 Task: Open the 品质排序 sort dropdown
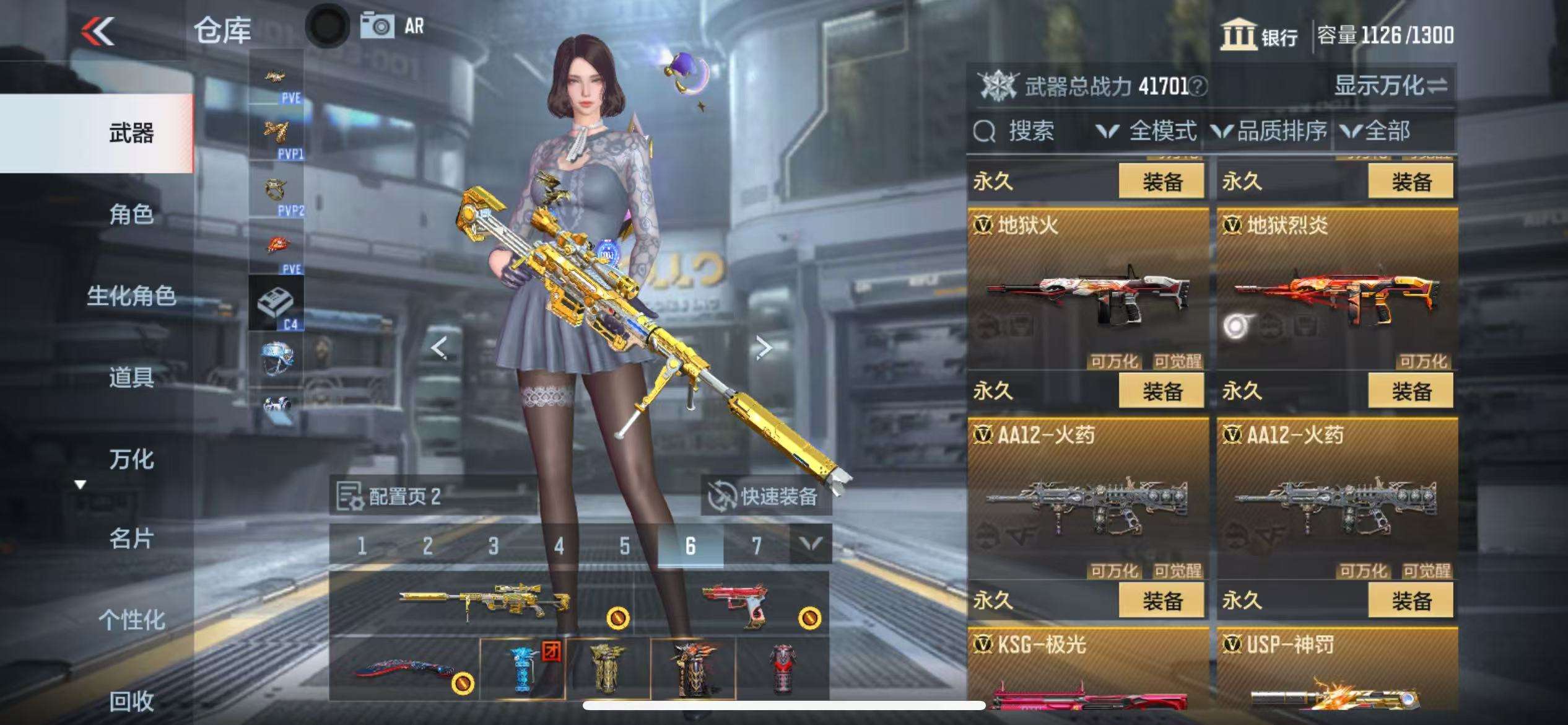[x=1269, y=131]
